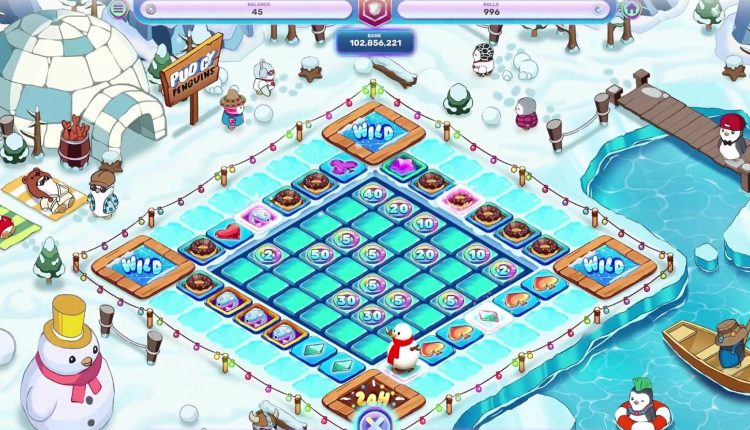The image size is (750, 430).
Task: Go to the home screen icon
Action: coord(631,8)
